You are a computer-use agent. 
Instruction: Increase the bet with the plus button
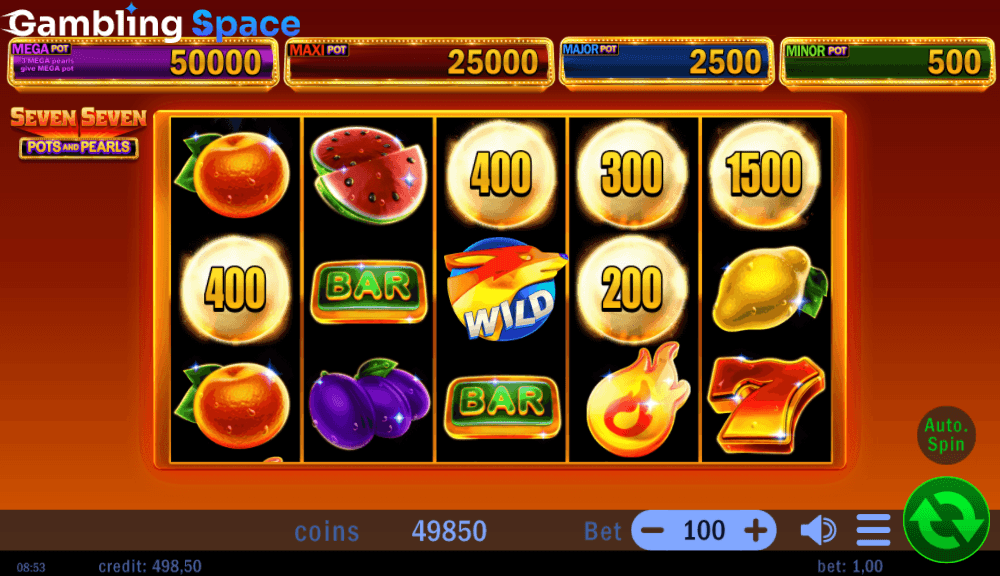tap(756, 530)
